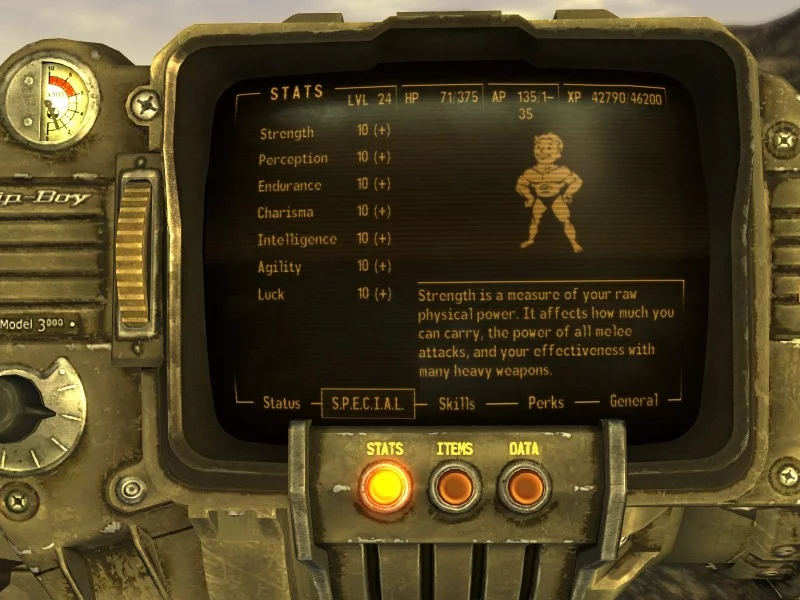This screenshot has height=600, width=800.
Task: Show the Perks tab
Action: pos(546,403)
